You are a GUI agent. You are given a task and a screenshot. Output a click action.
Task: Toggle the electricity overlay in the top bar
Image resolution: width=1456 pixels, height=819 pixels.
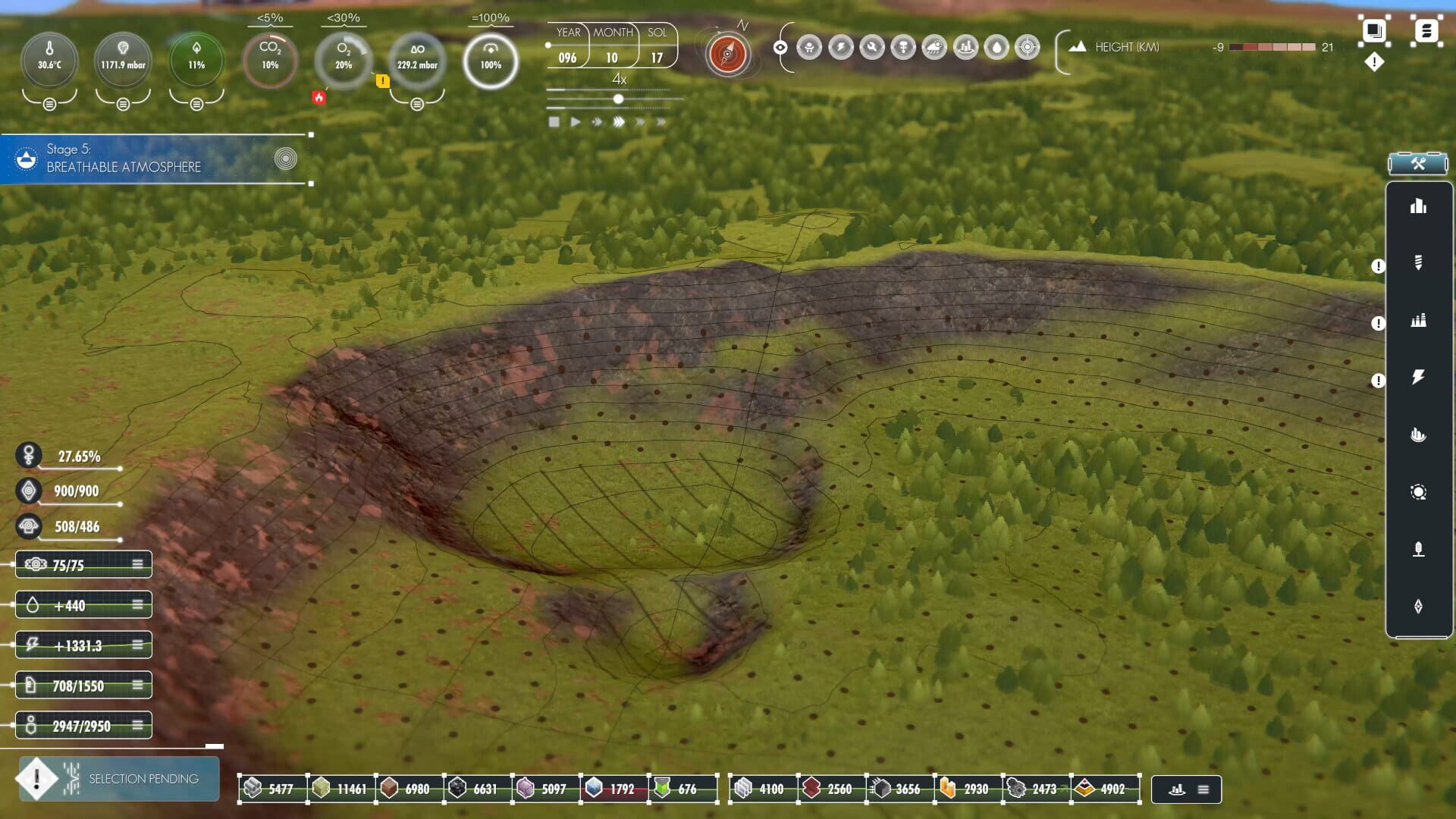coord(842,47)
